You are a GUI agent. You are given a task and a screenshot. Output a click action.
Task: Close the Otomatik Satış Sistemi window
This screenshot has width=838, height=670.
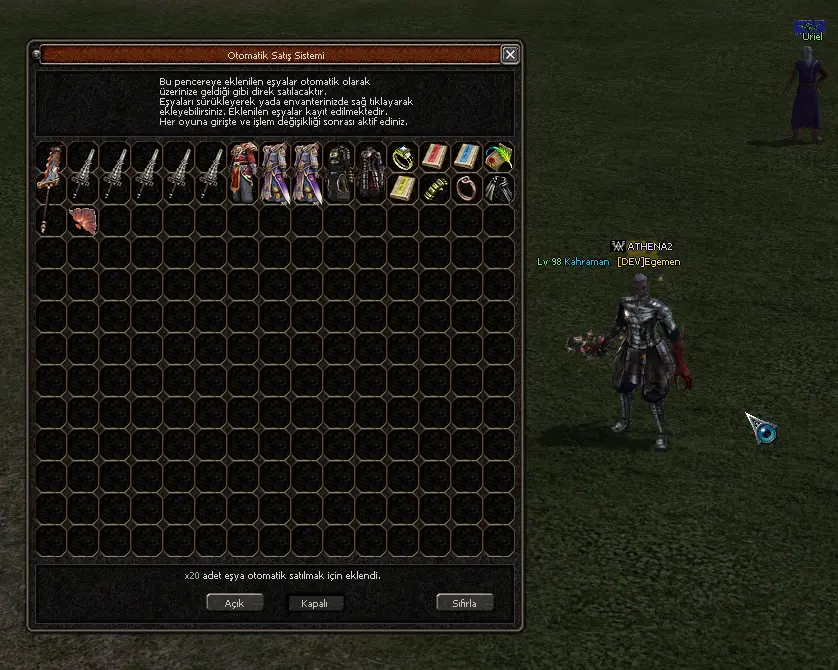[x=510, y=55]
